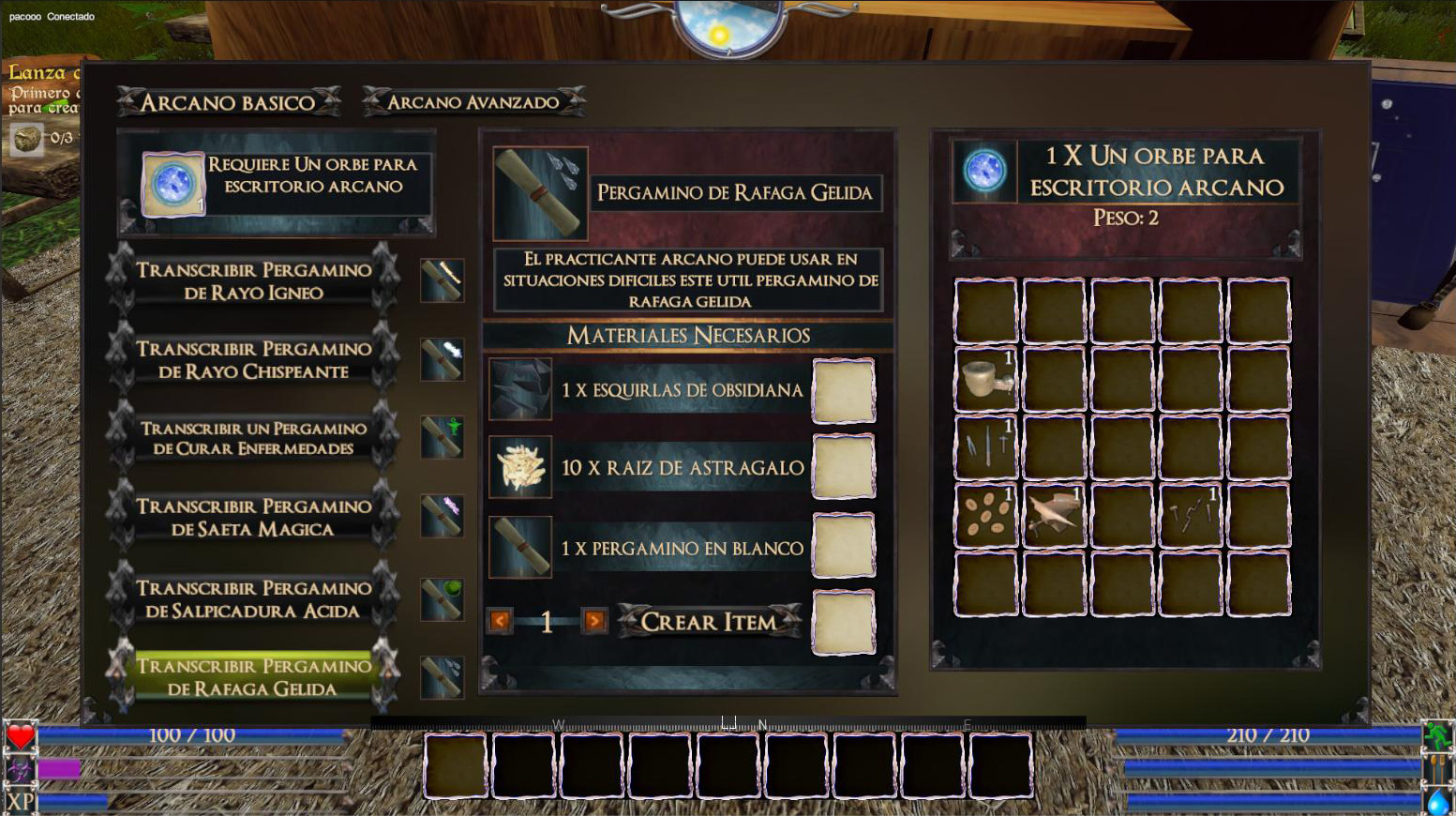
Task: Click the Crear Item button
Action: [x=709, y=621]
